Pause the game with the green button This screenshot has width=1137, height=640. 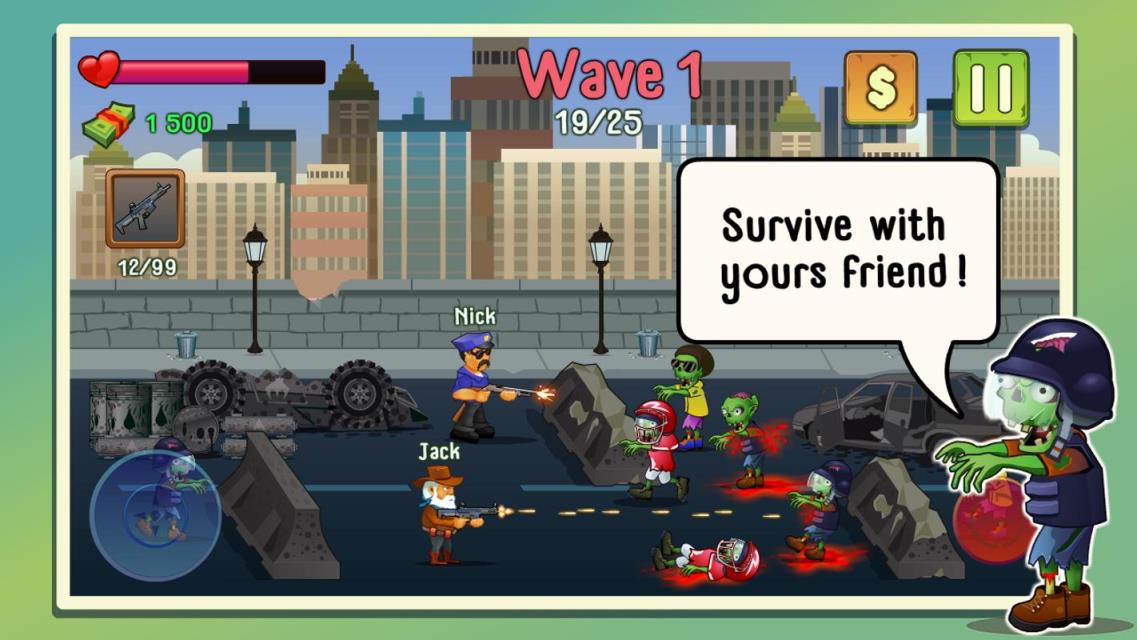coord(990,88)
